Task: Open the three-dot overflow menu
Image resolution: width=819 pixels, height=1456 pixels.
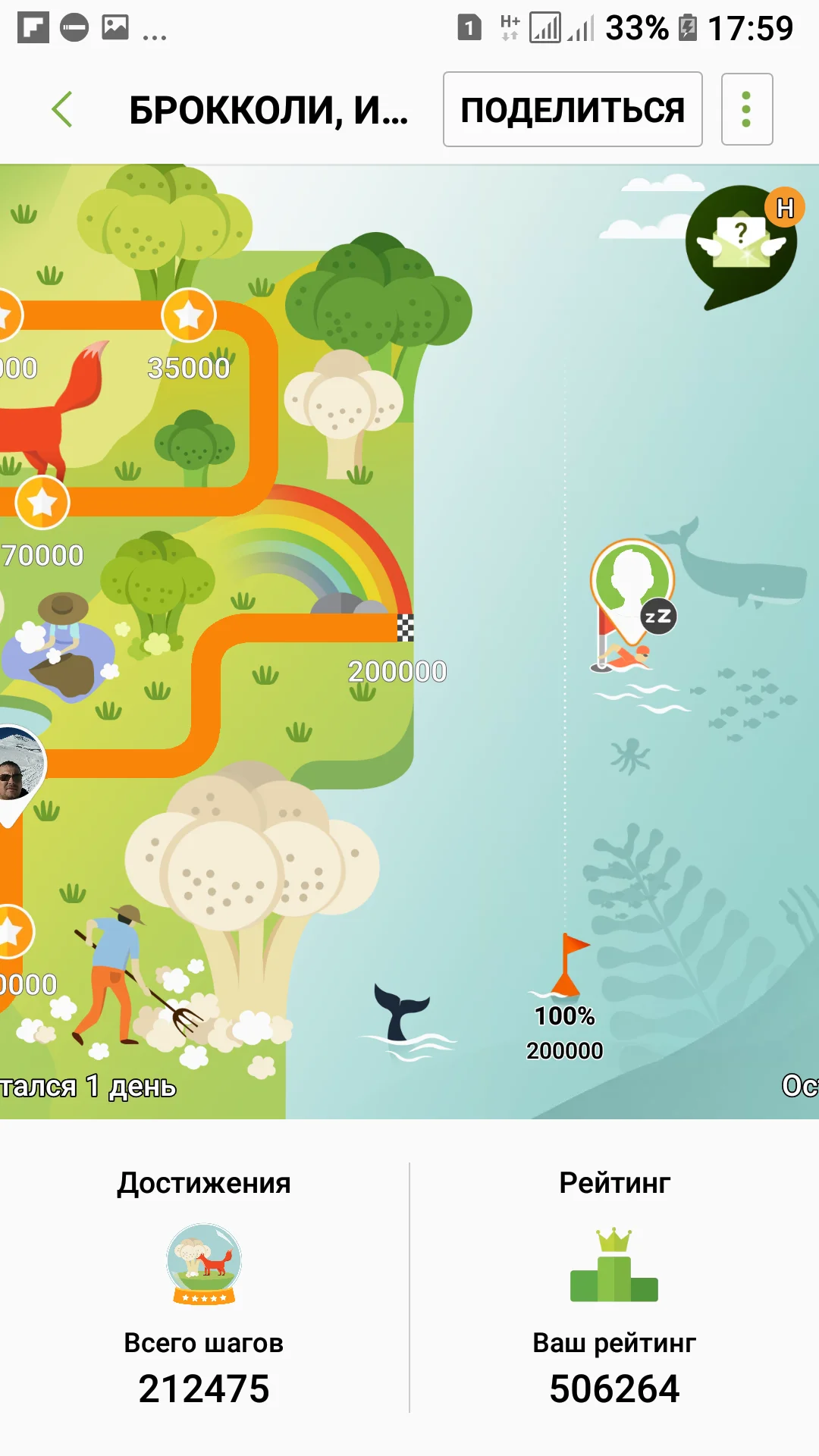Action: point(746,109)
